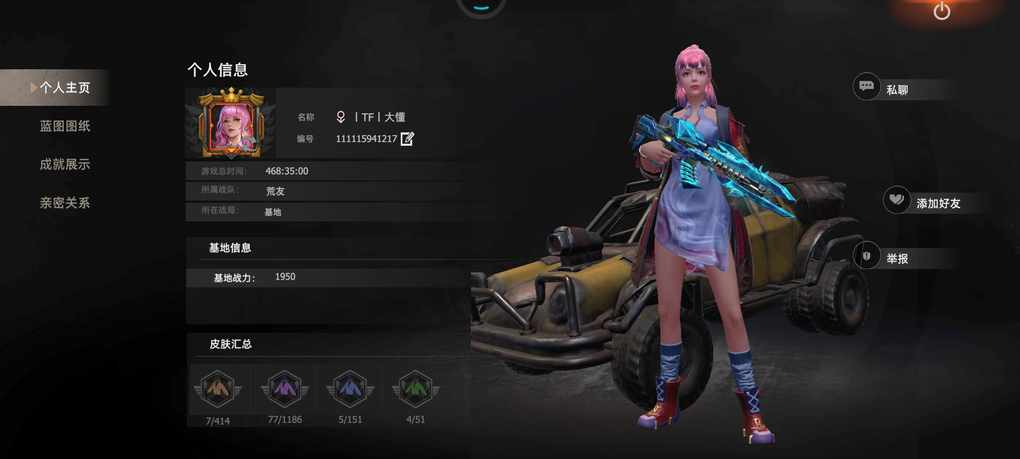Click the edit icon beside the ID number
The width and height of the screenshot is (1020, 459).
coord(407,139)
